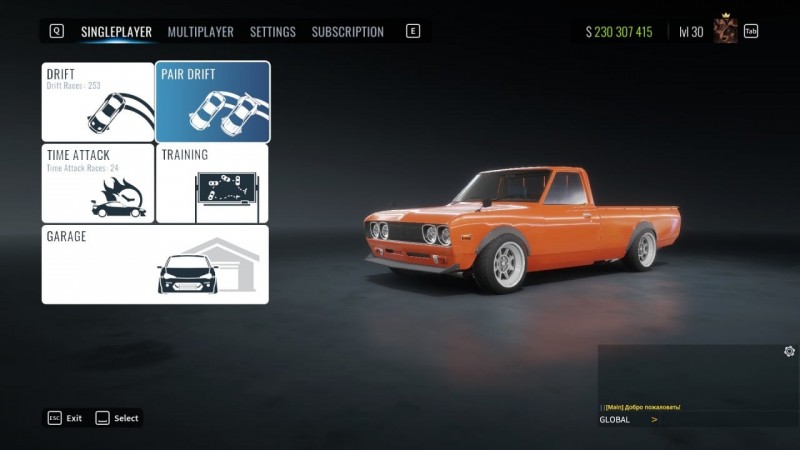Choose the Drift race mode tile
800x450 pixels.
point(98,102)
